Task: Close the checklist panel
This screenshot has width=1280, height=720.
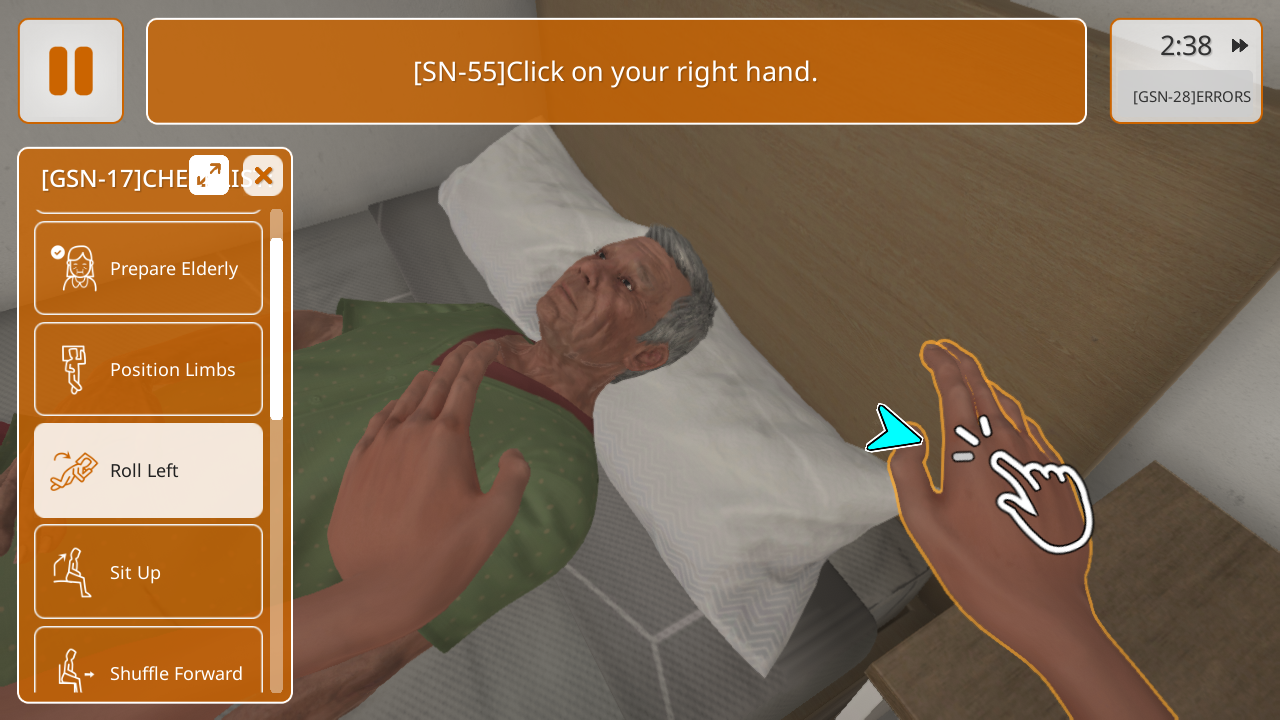Action: tap(263, 176)
